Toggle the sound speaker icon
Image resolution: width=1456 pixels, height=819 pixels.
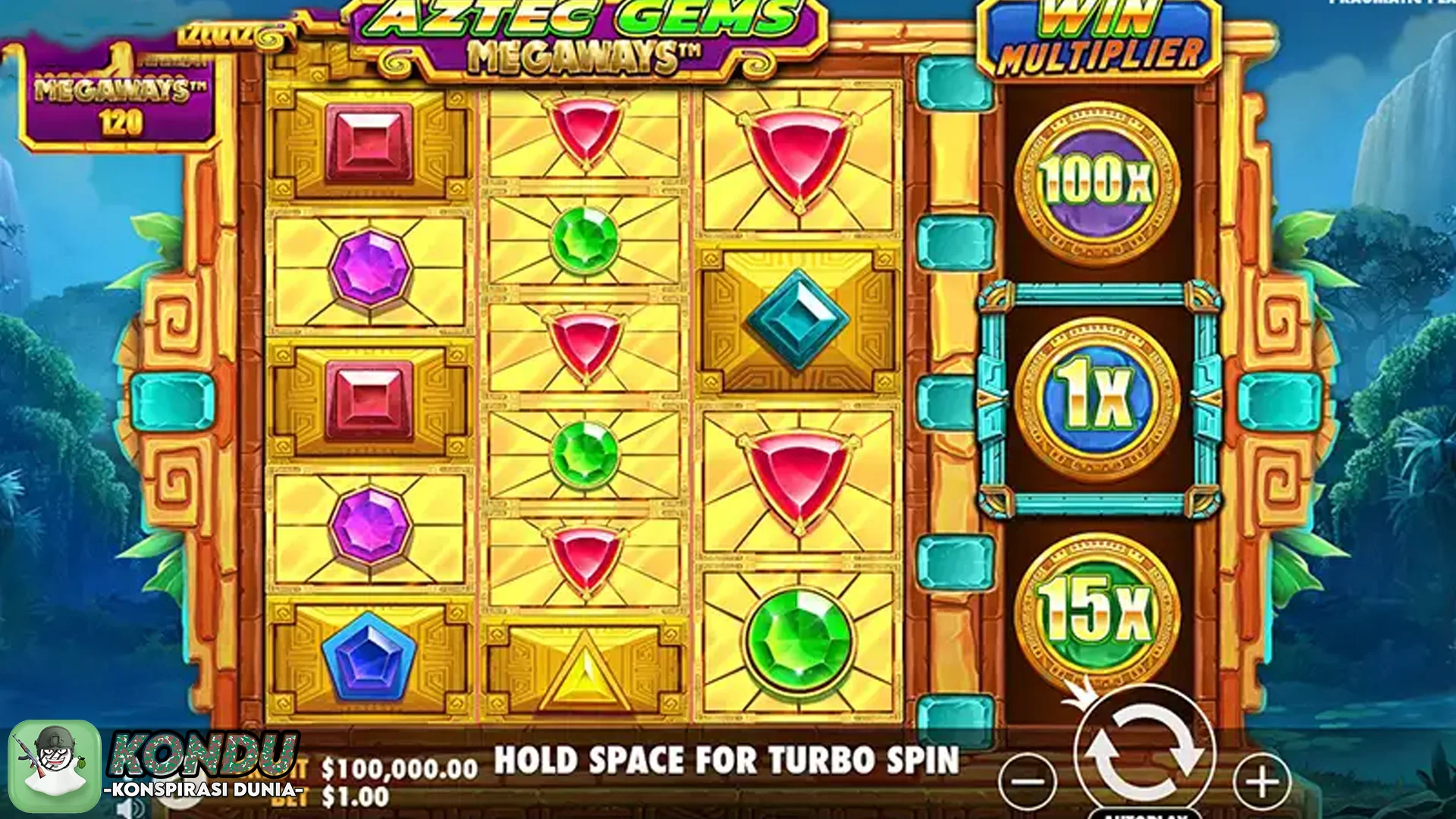pos(130,810)
